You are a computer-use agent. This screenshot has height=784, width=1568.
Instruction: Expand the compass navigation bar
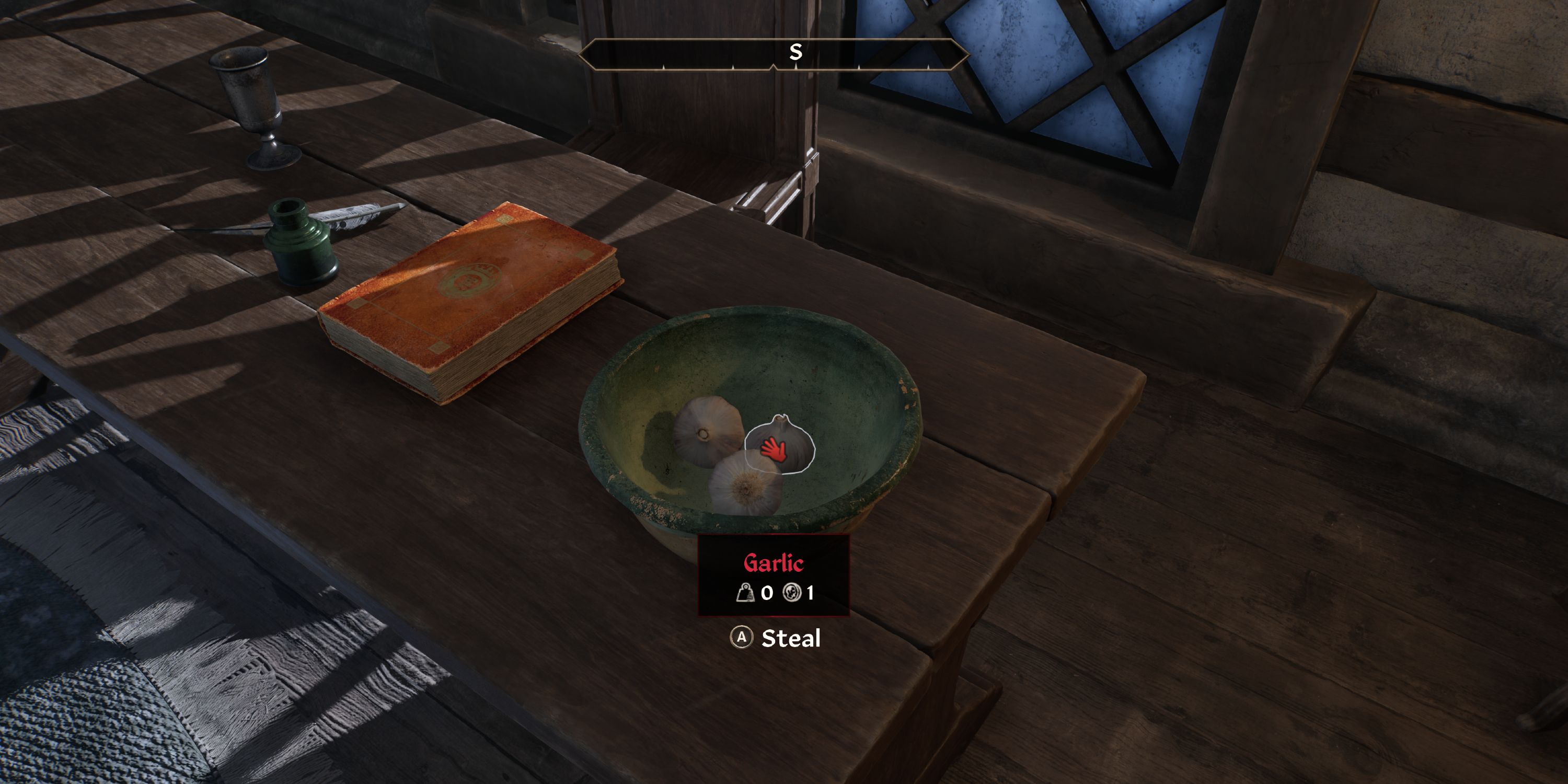click(x=774, y=55)
